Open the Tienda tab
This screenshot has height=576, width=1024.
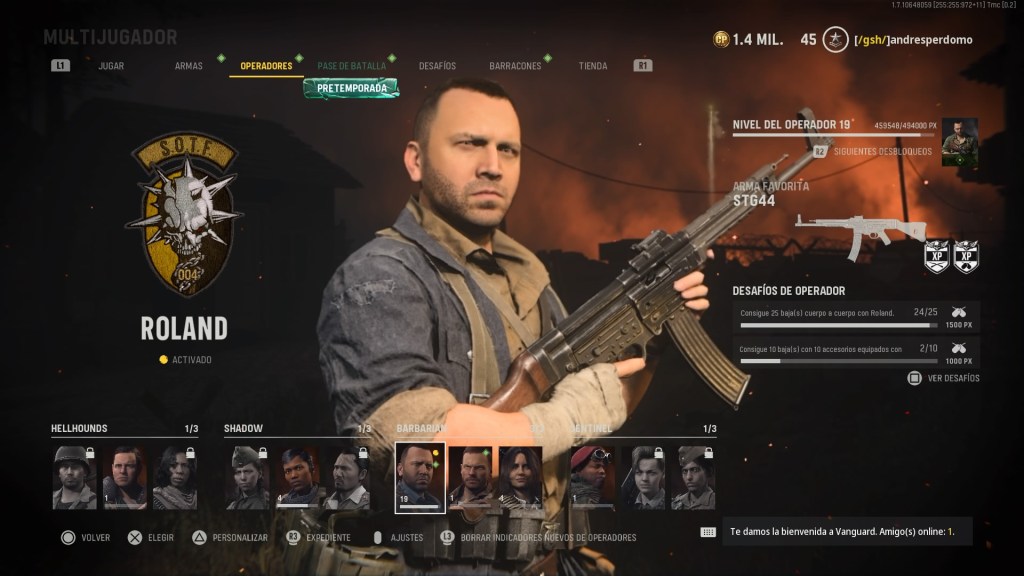(x=592, y=66)
